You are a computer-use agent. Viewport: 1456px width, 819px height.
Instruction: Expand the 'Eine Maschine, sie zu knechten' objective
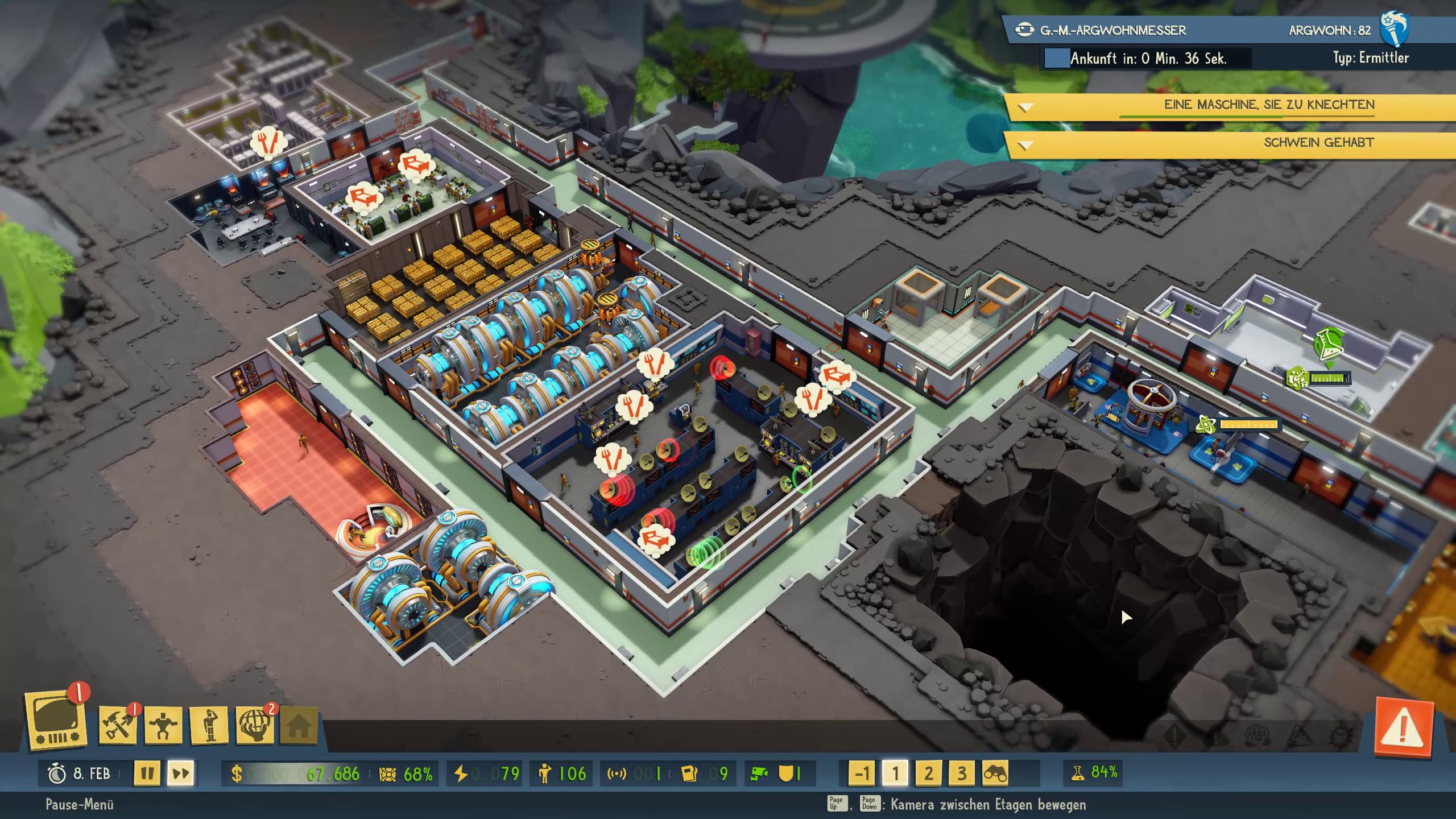[x=1025, y=107]
